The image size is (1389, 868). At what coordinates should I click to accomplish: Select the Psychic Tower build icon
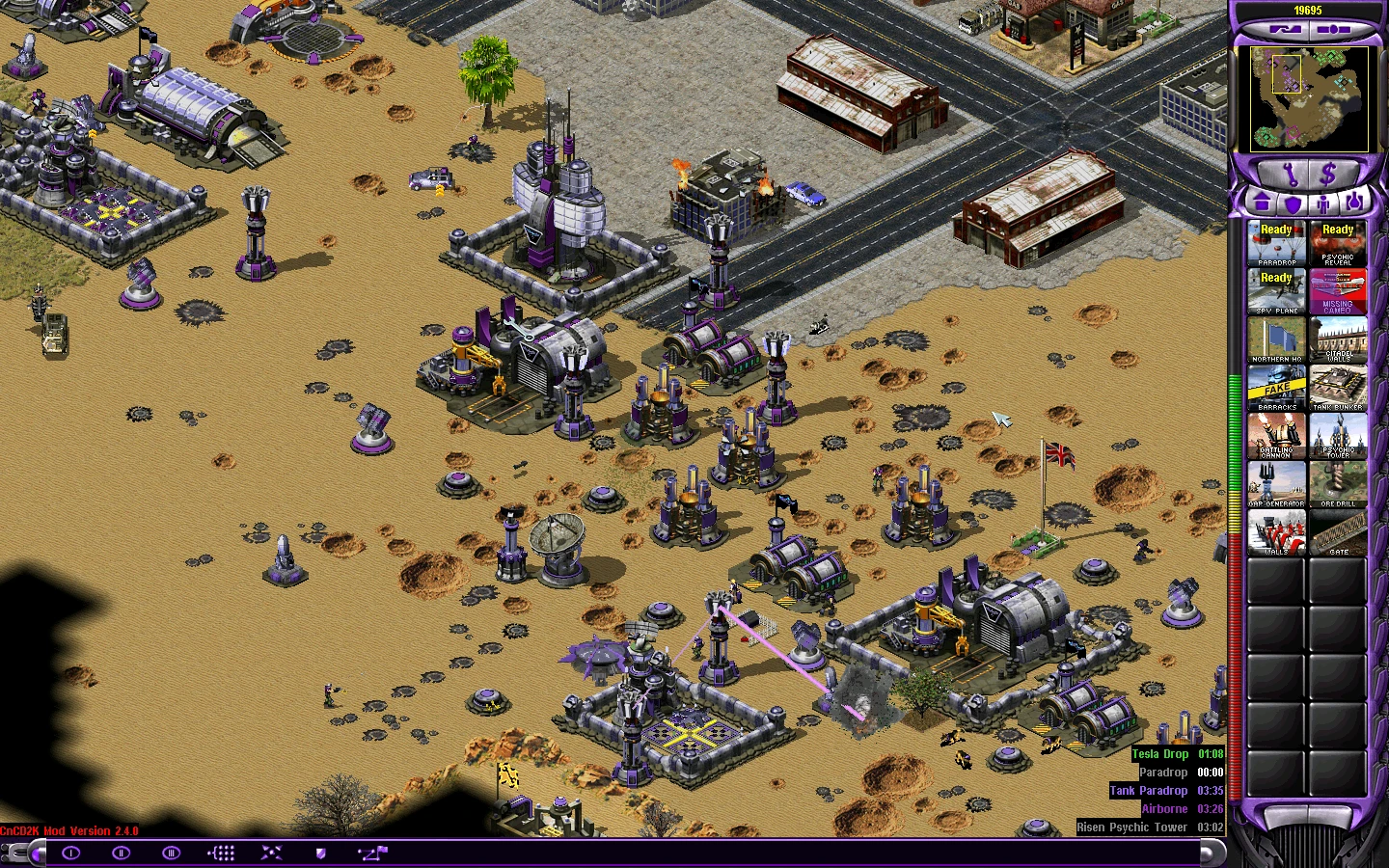coord(1338,436)
